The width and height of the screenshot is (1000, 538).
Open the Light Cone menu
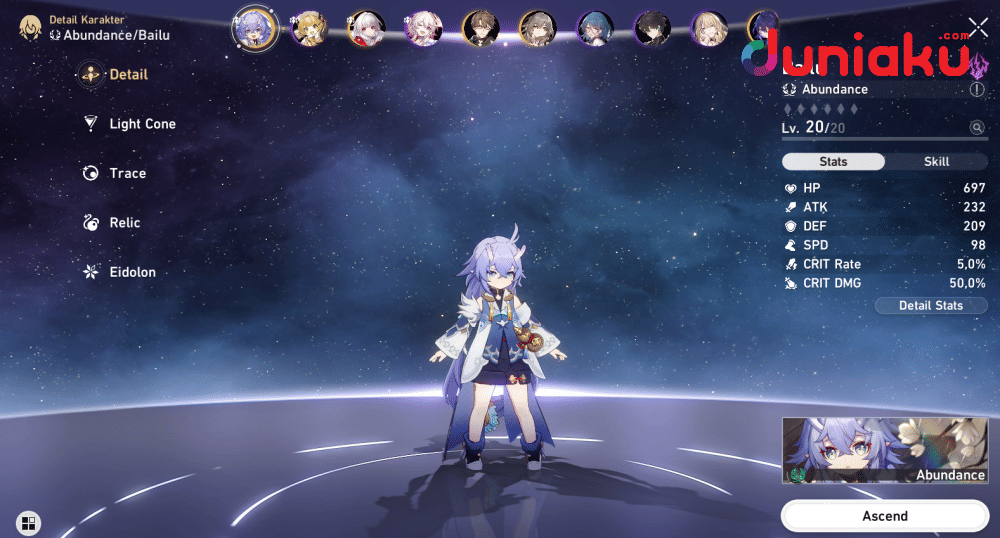click(142, 124)
